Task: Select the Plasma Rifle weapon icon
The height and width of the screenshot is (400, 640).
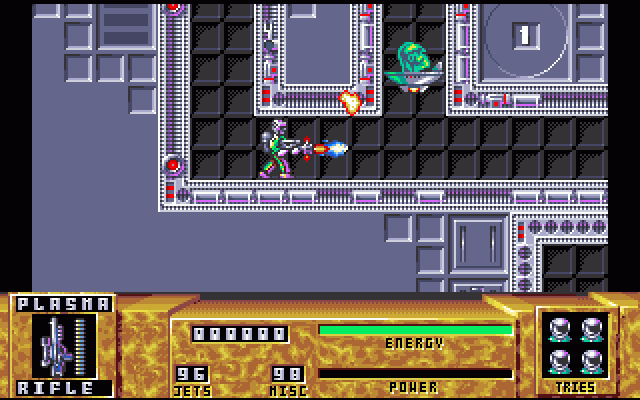Action: coord(64,346)
